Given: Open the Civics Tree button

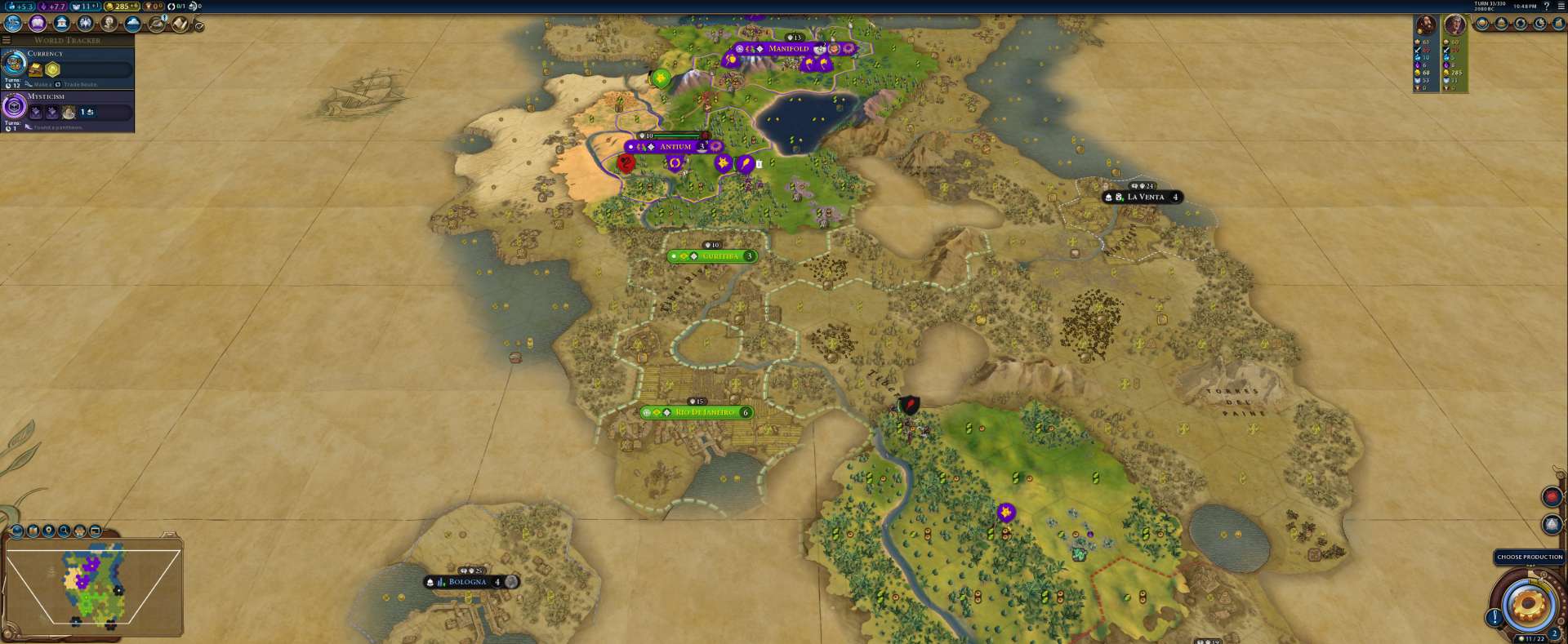Looking at the screenshot, I should pos(37,24).
